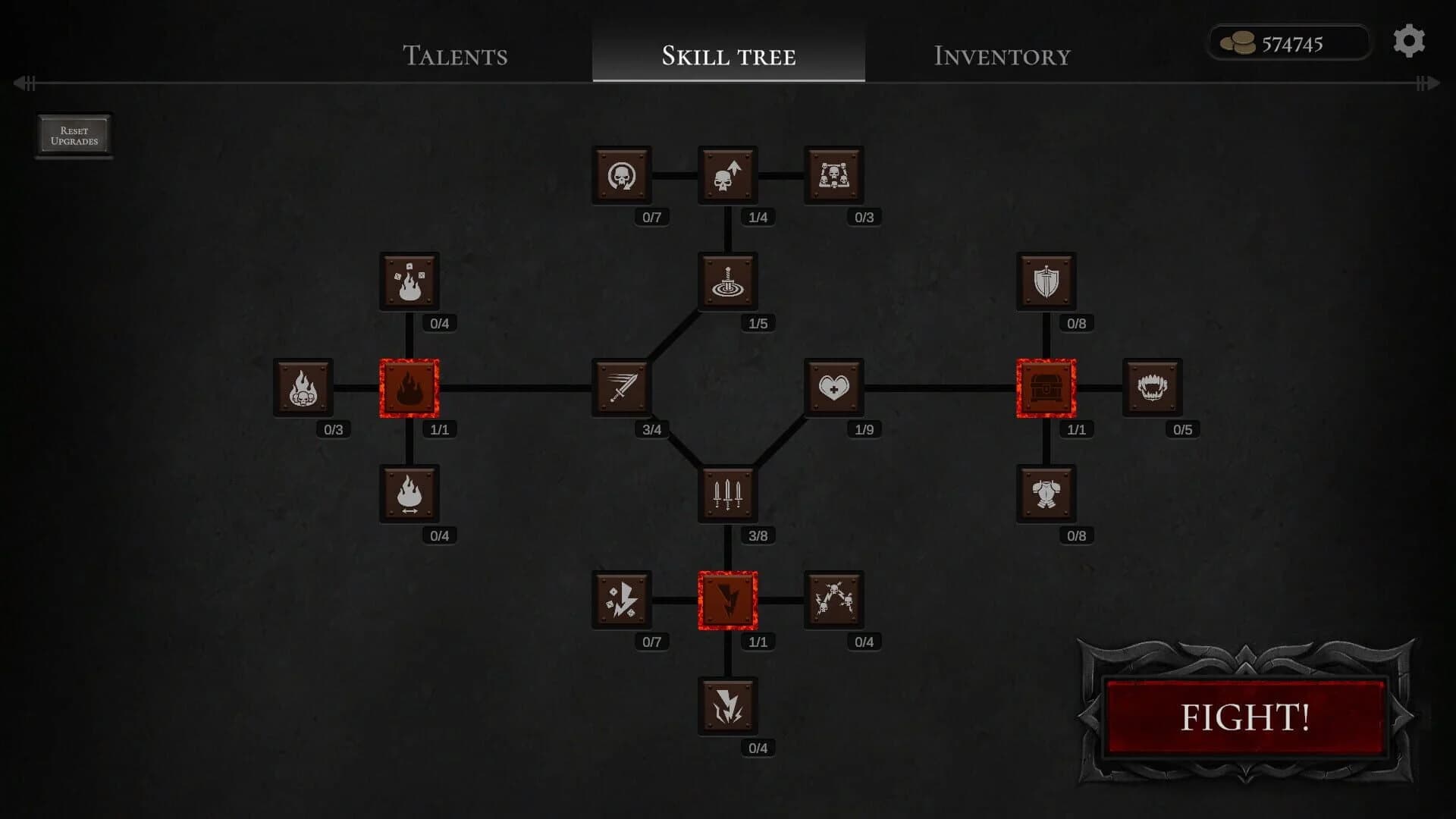This screenshot has height=819, width=1456.
Task: Open the three swords skill node rated 3/8
Action: 727,494
